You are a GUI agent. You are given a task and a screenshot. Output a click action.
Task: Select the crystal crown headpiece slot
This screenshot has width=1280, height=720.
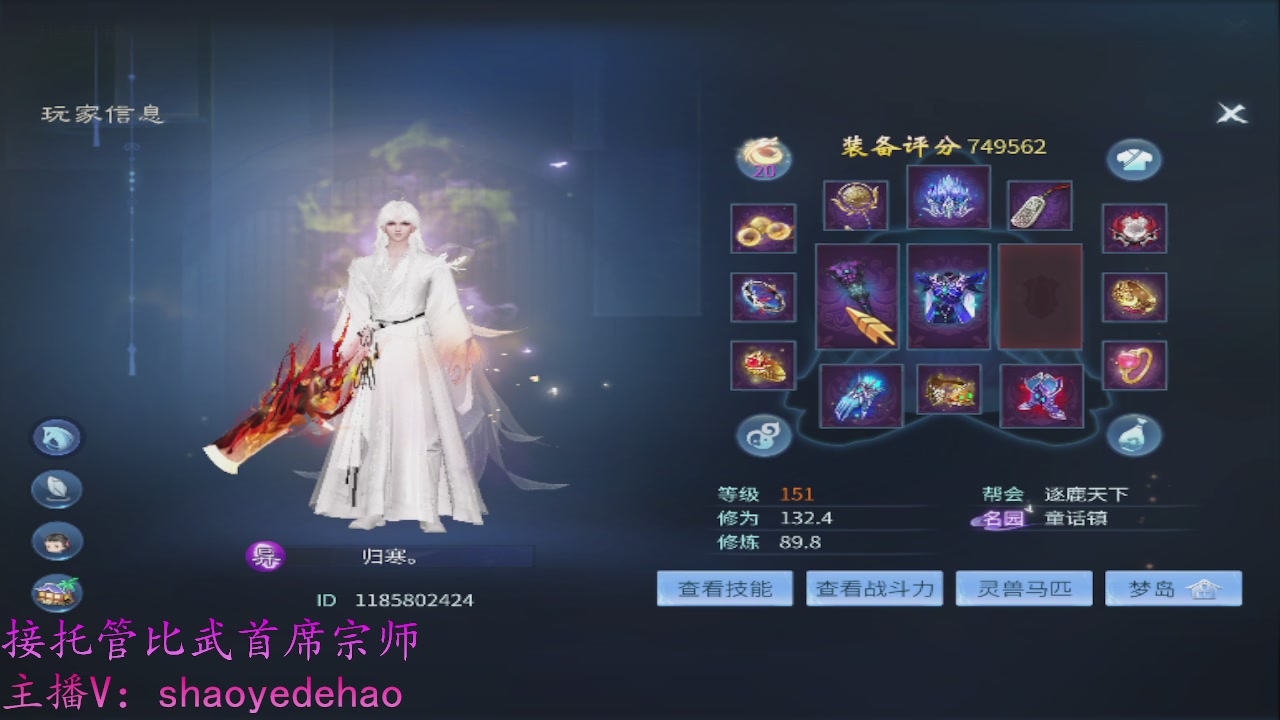[x=947, y=197]
